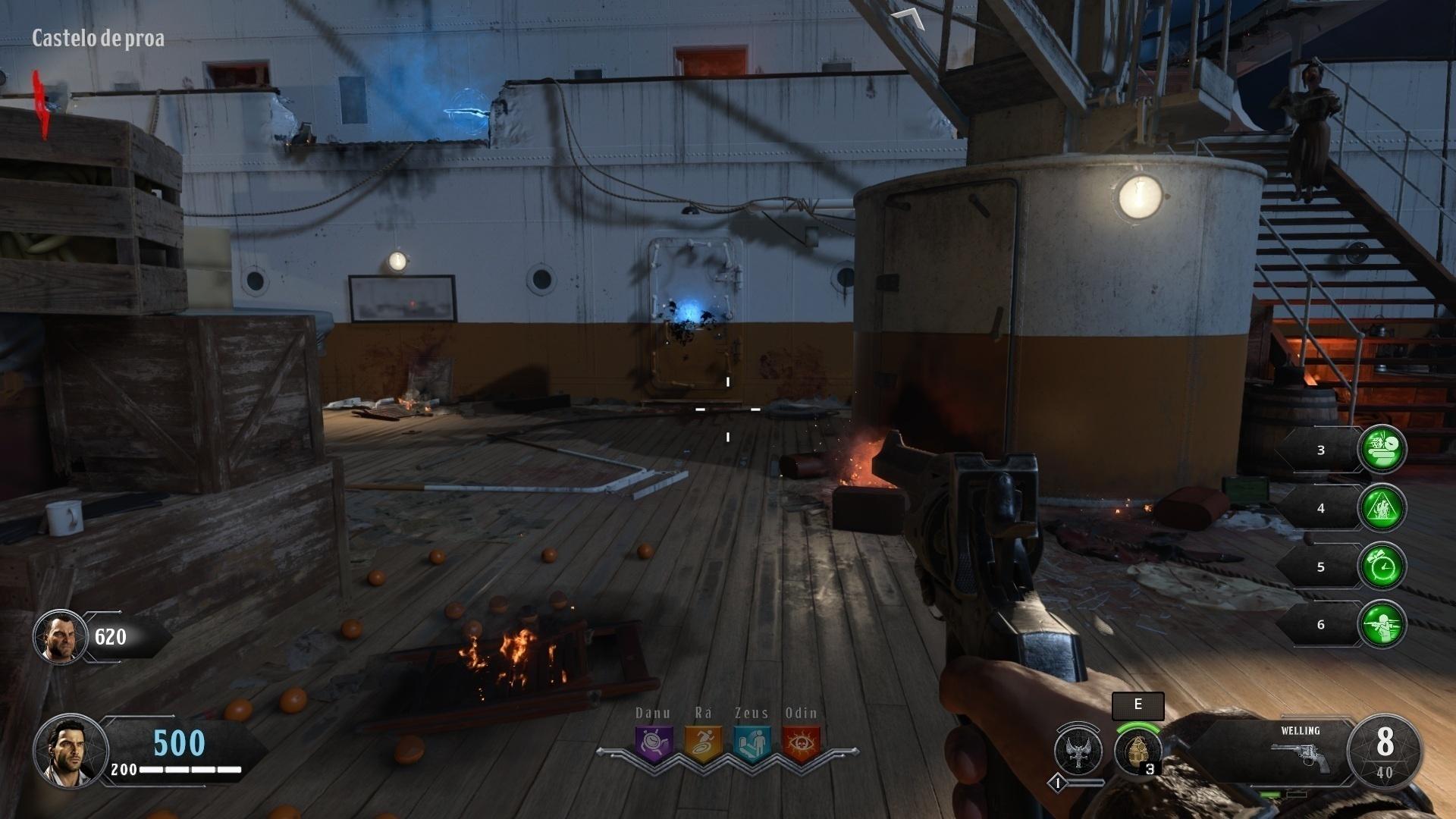Viewport: 1456px width, 819px height.
Task: Expand the scorestreak entry numbered 5
Action: click(x=1321, y=566)
